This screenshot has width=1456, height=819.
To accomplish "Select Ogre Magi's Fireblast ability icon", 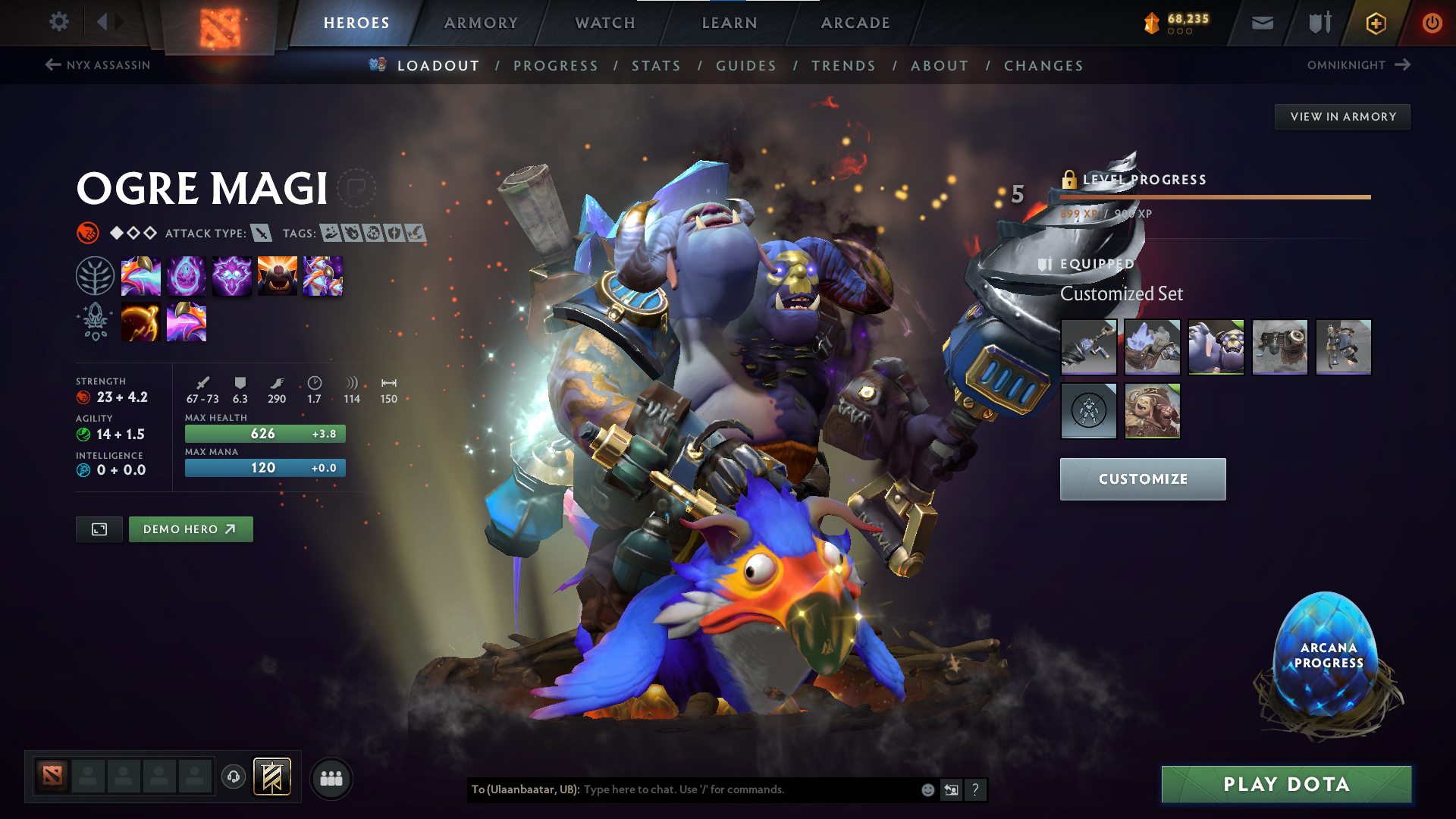I will (x=141, y=275).
